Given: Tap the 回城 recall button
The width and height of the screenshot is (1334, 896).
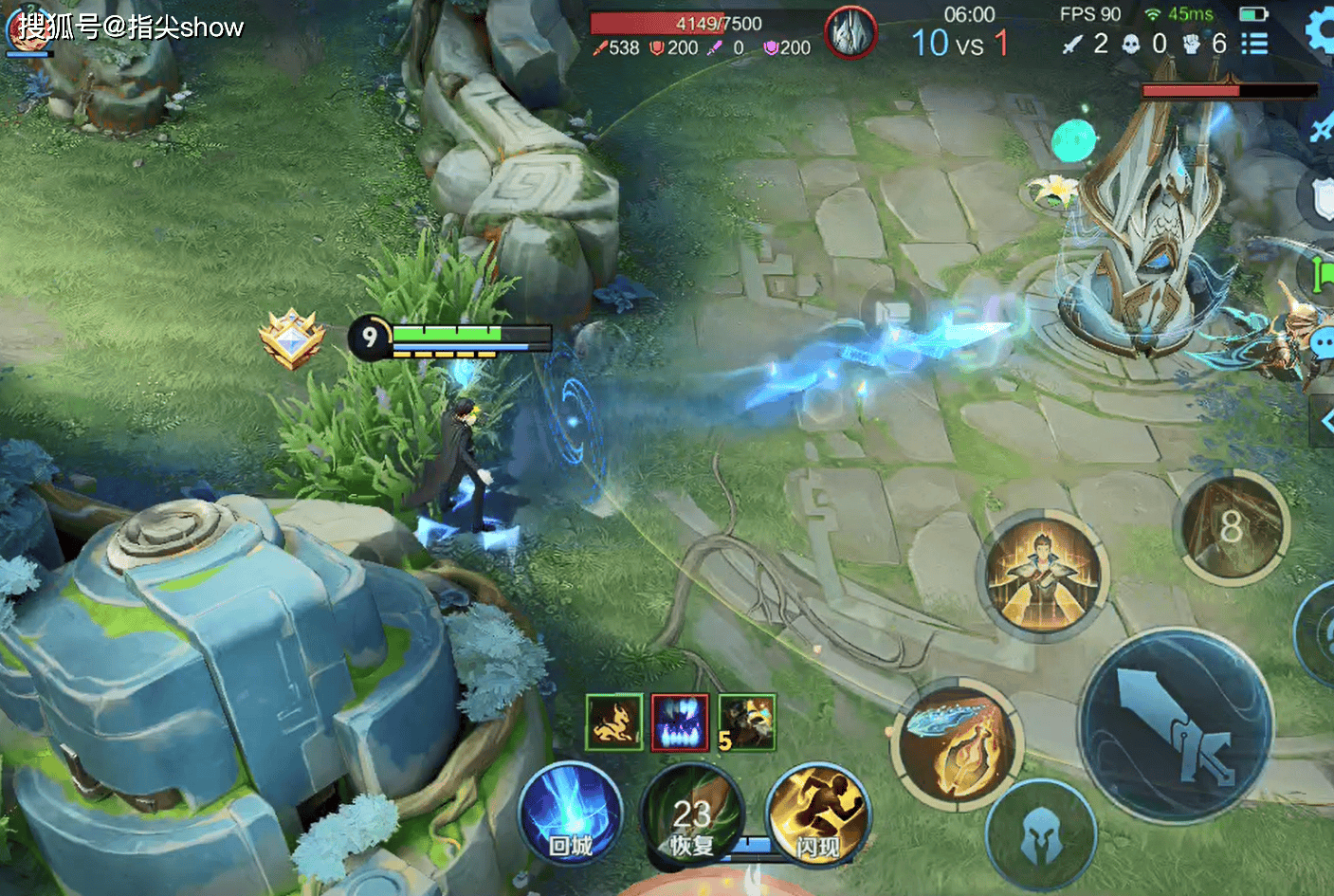Looking at the screenshot, I should click(x=570, y=814).
